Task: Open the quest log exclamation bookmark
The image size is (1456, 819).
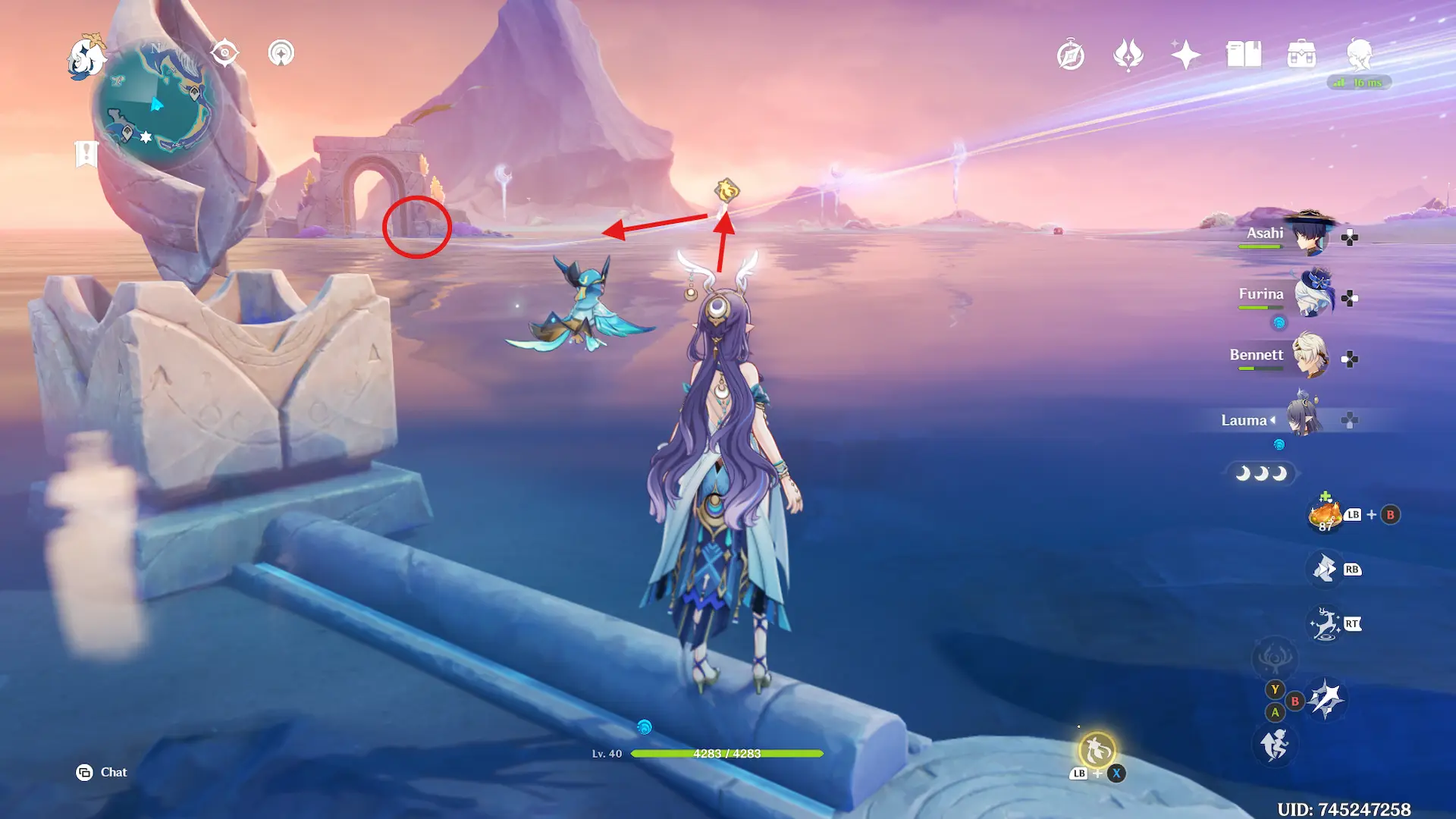Action: (x=86, y=154)
